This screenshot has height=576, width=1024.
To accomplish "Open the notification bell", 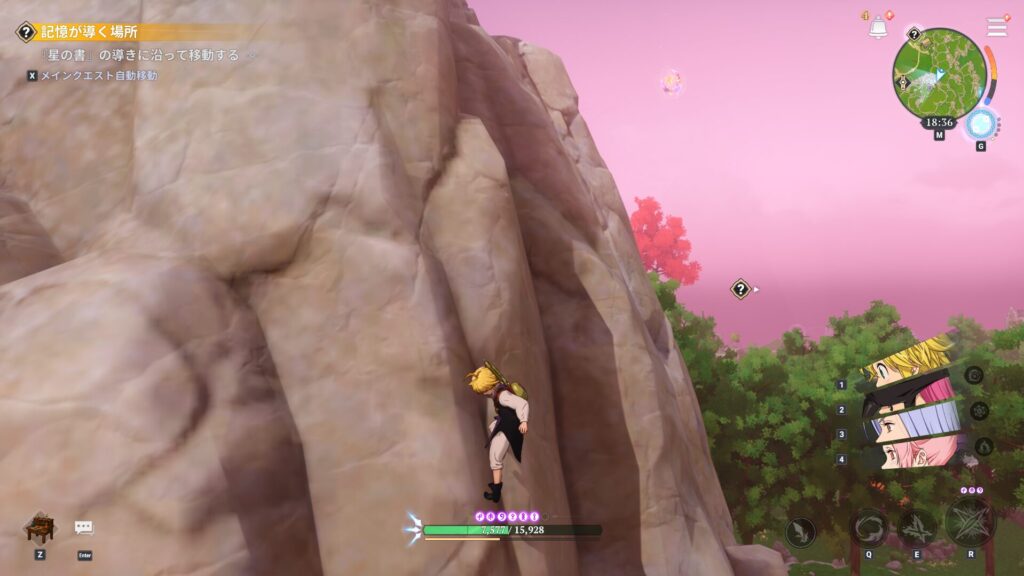I will point(878,28).
